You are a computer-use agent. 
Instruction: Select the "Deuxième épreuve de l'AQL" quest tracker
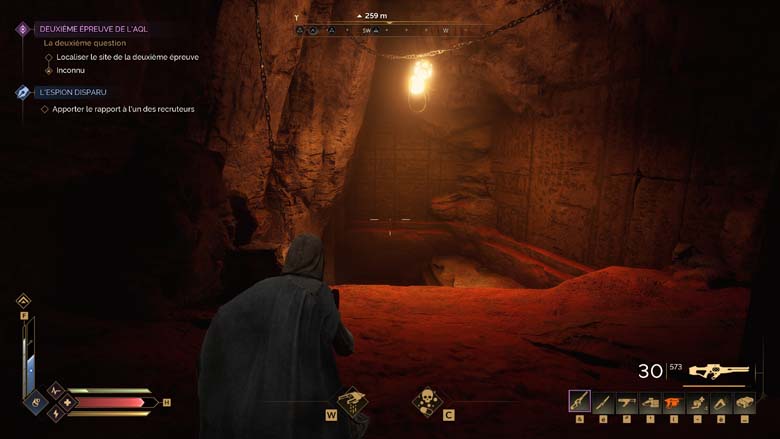93,29
